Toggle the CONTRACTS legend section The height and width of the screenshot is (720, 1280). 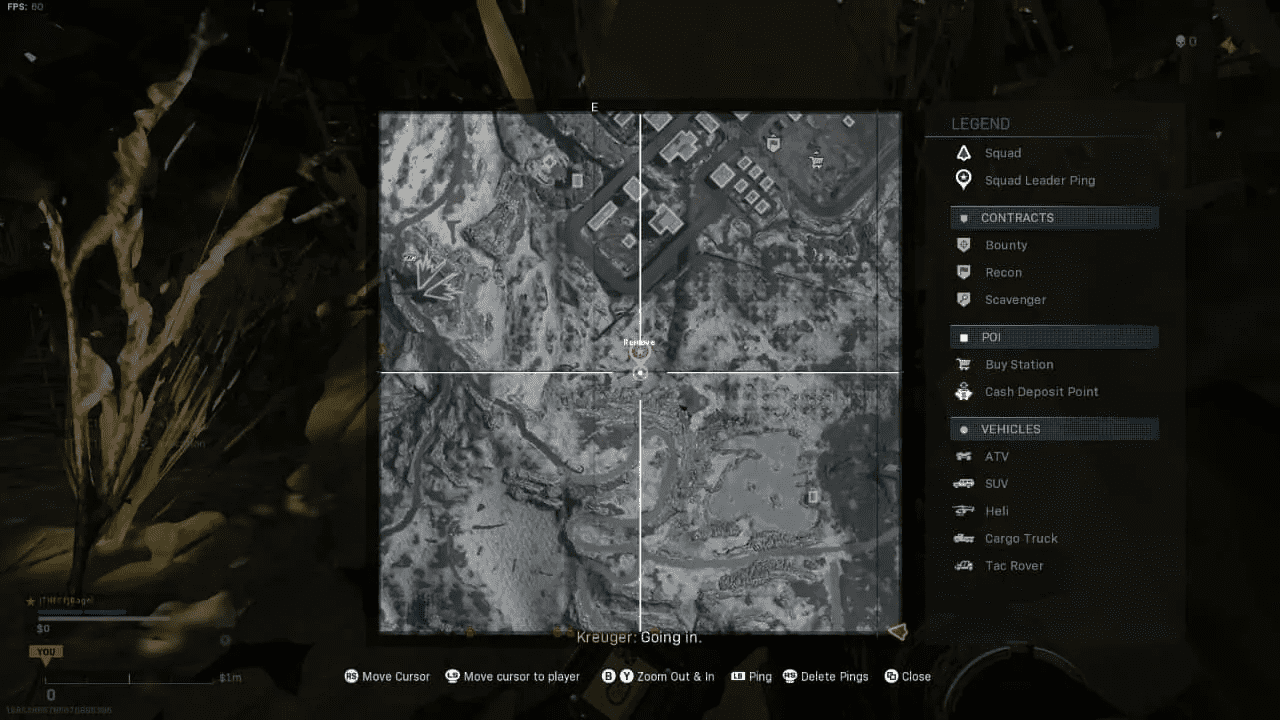coord(1053,217)
